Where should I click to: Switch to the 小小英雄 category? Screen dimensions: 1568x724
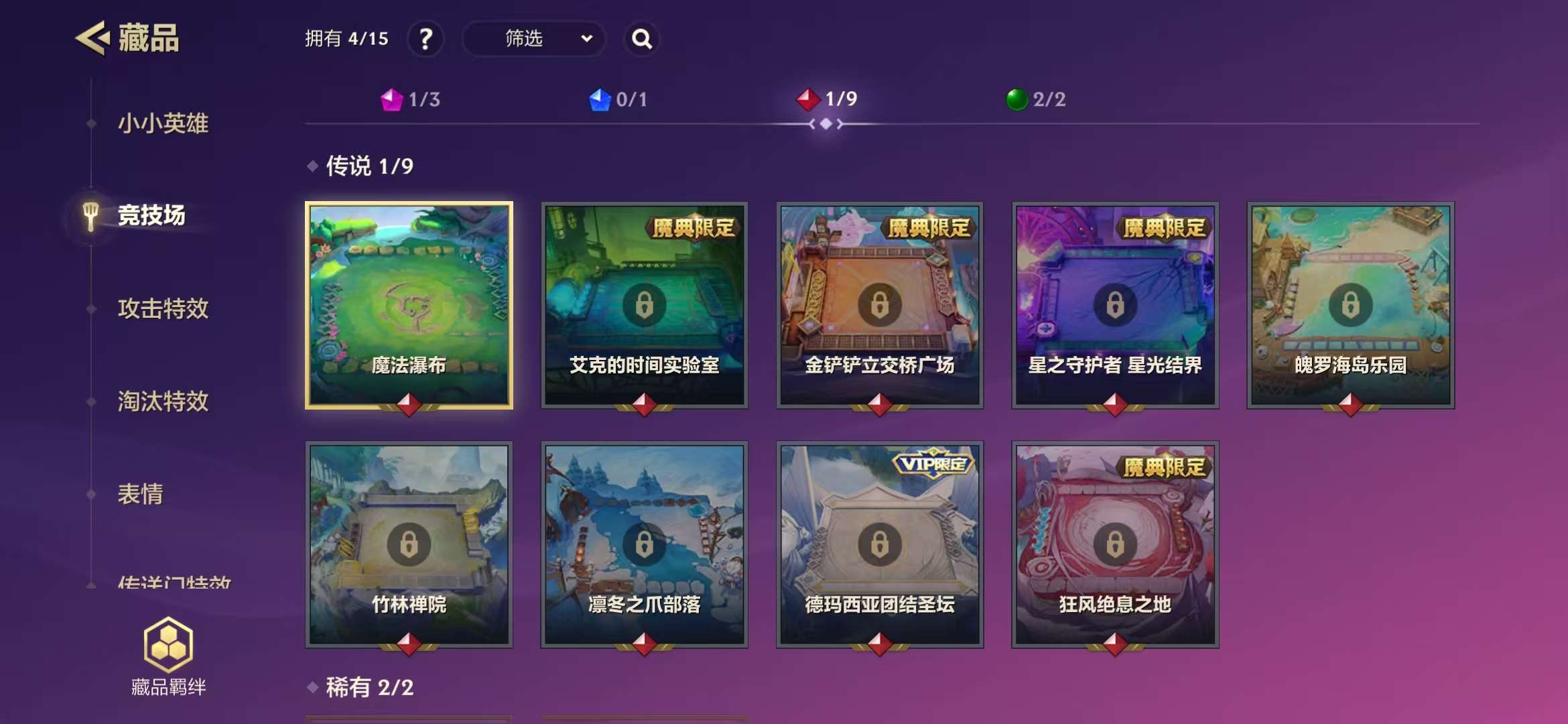pos(163,123)
